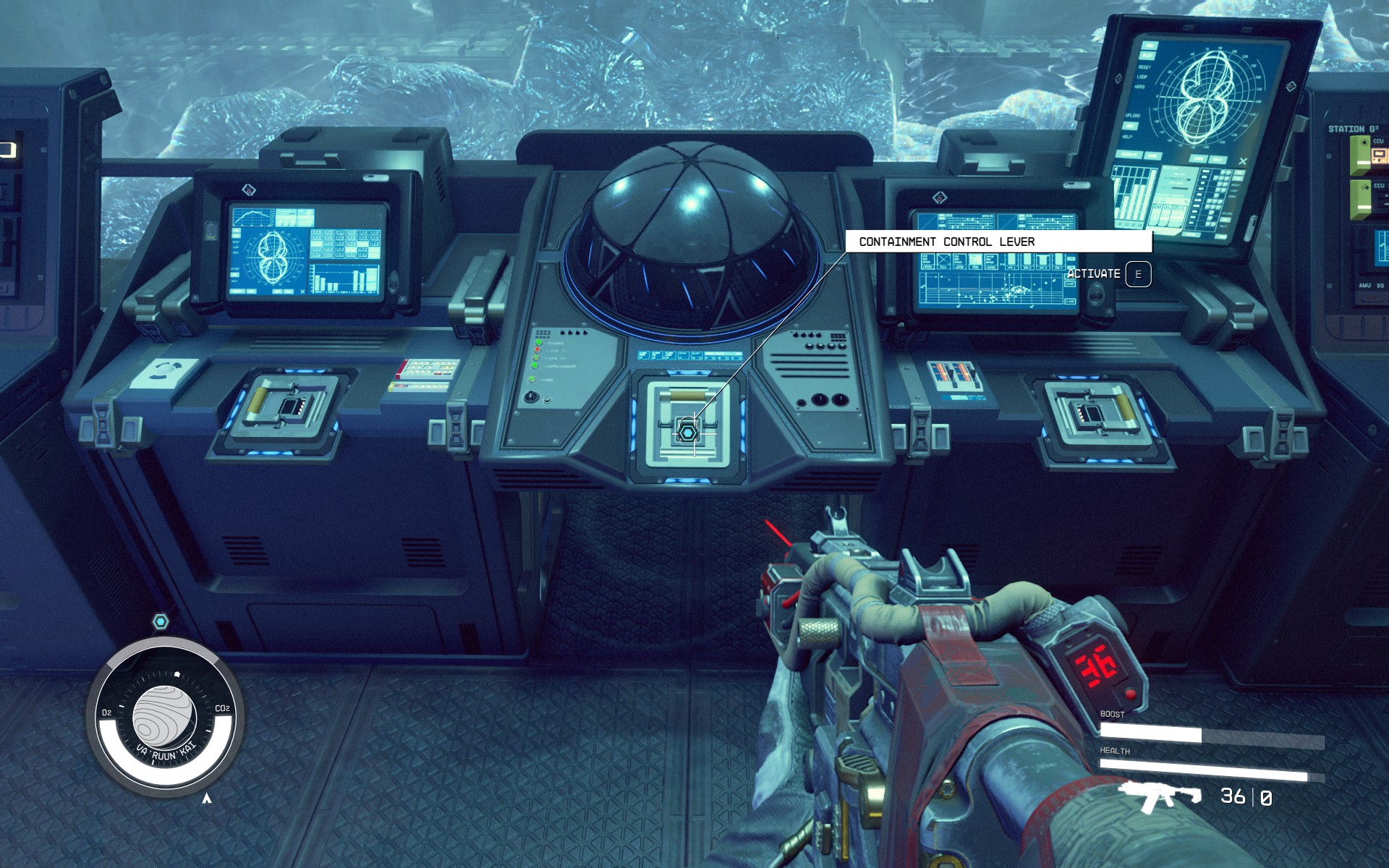Click the bar chart panel on the tilted monitor
Image resolution: width=1389 pixels, height=868 pixels.
(x=1132, y=195)
